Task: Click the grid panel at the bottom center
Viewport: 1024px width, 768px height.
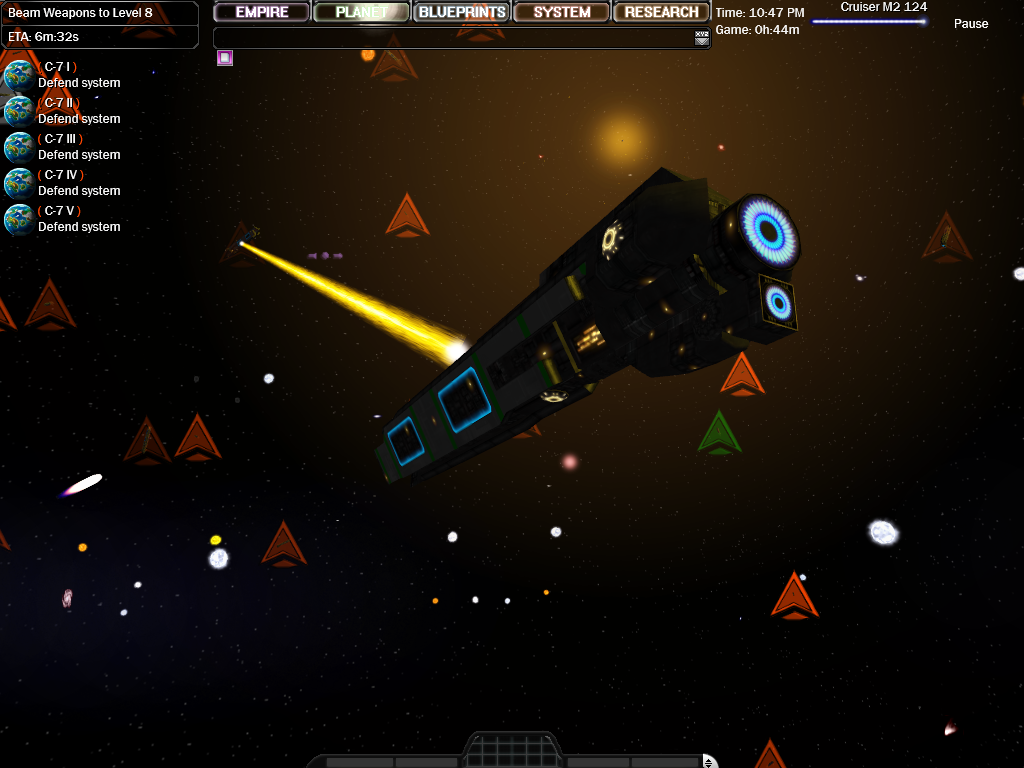Action: tap(511, 751)
